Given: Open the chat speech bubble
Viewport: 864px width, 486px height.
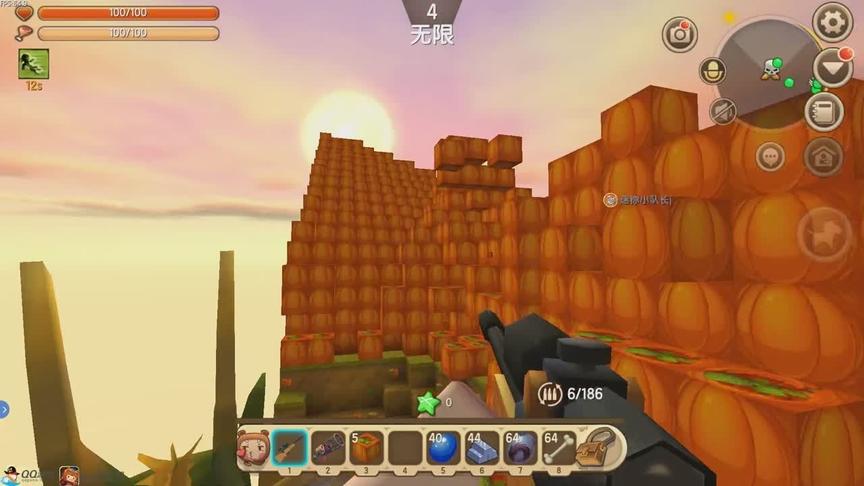Looking at the screenshot, I should click(x=770, y=156).
